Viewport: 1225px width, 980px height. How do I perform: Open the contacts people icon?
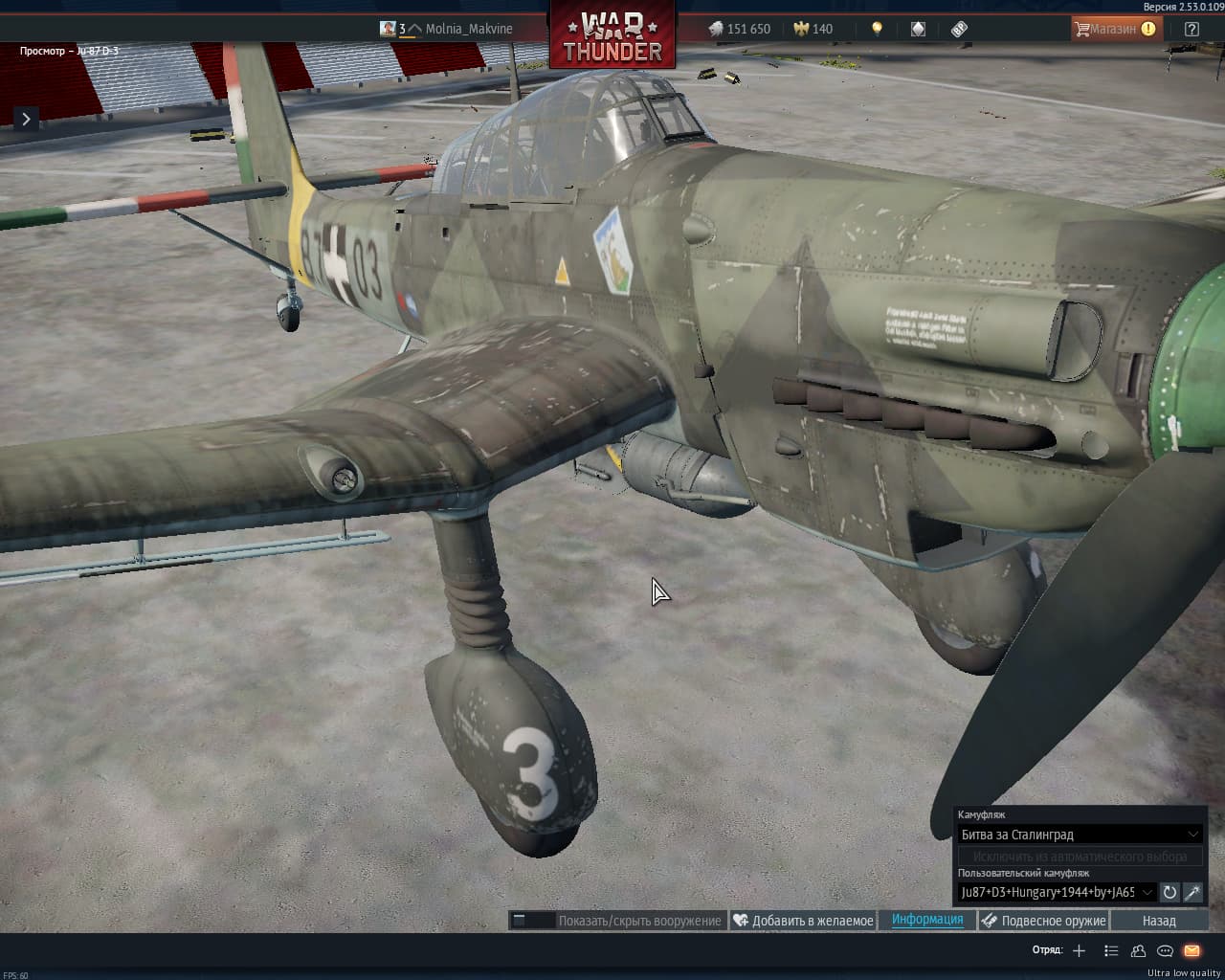point(1138,950)
